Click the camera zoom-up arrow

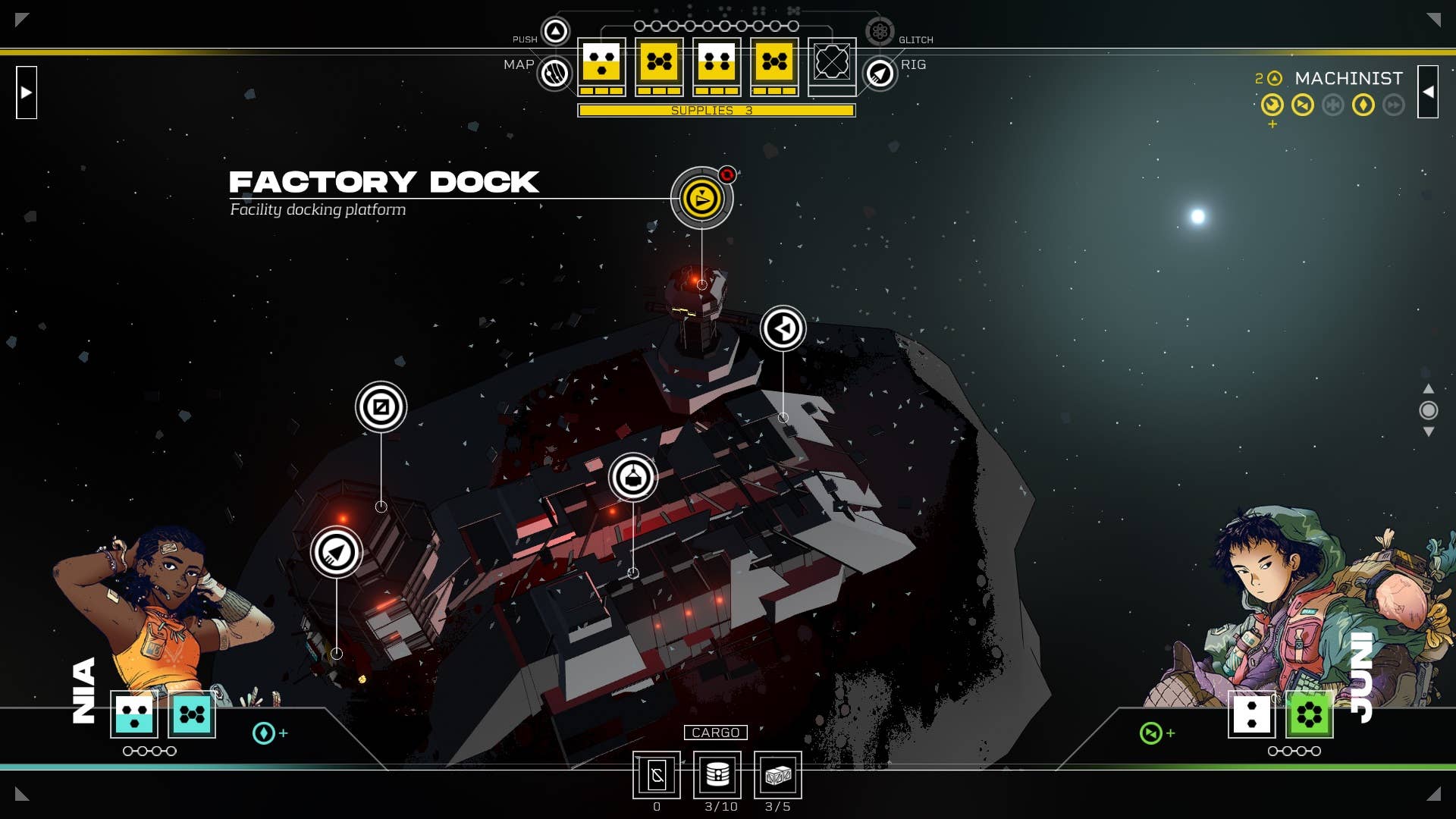point(1428,389)
